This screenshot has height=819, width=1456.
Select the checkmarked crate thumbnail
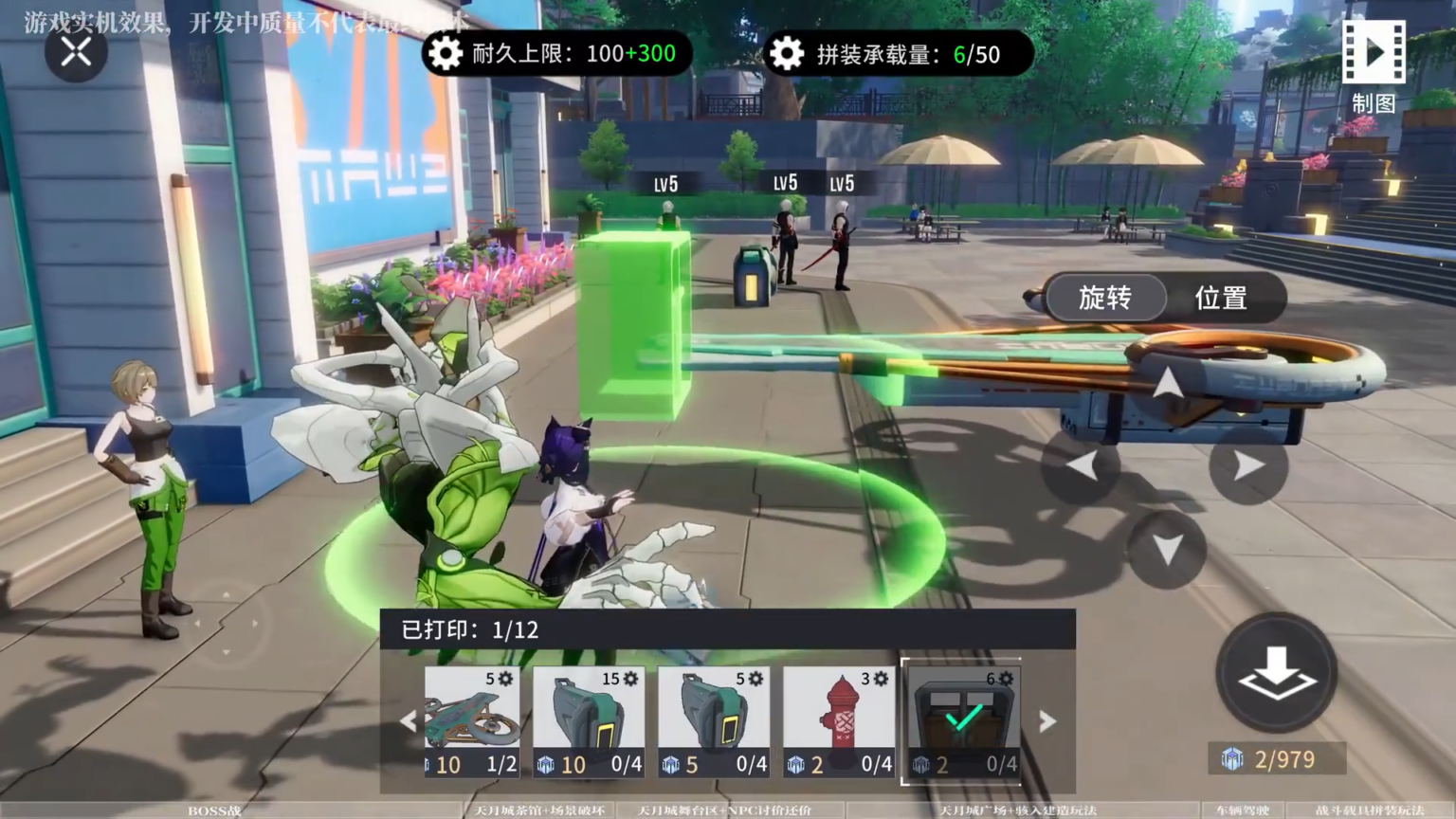click(x=963, y=719)
